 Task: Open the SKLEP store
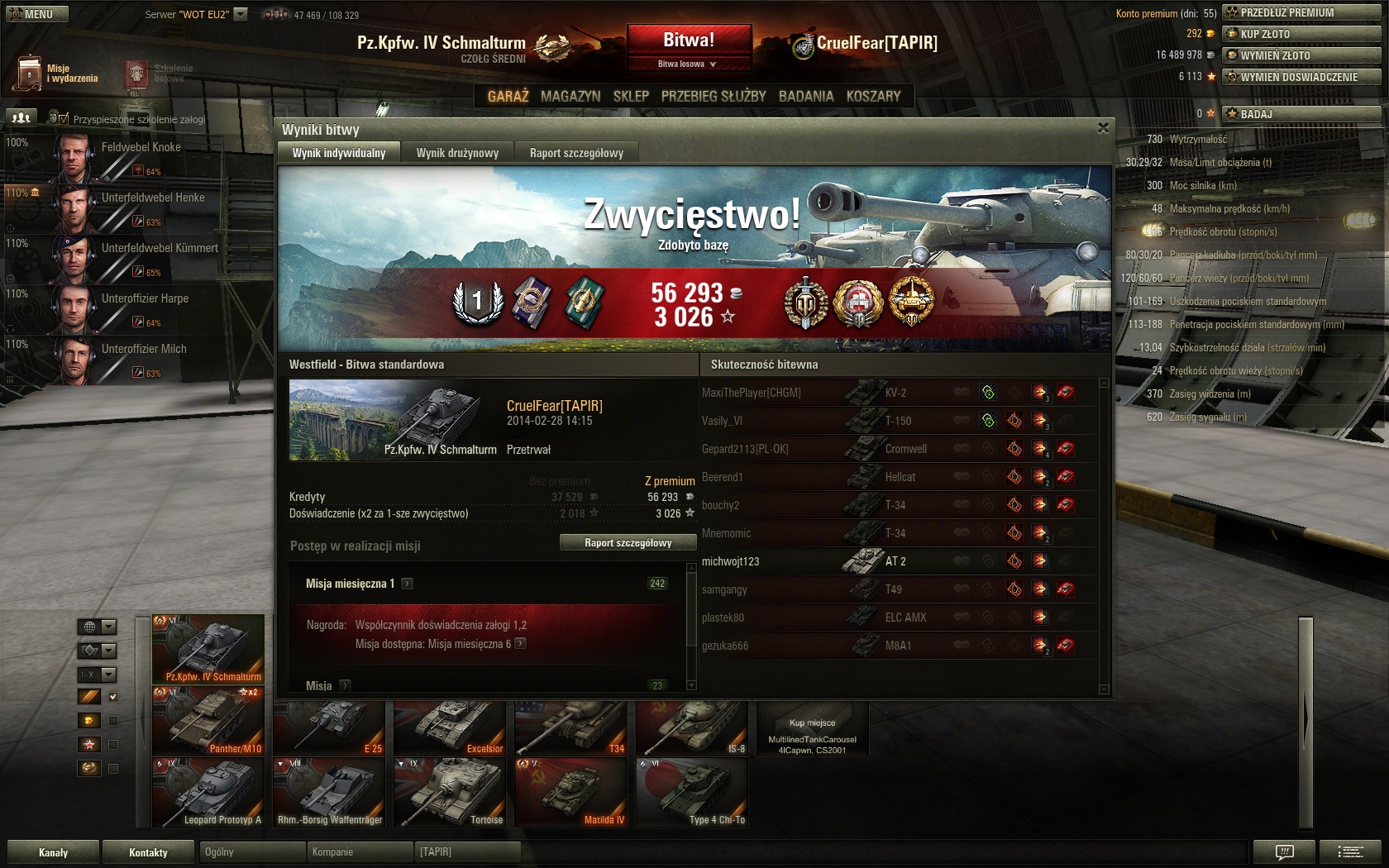pos(631,96)
